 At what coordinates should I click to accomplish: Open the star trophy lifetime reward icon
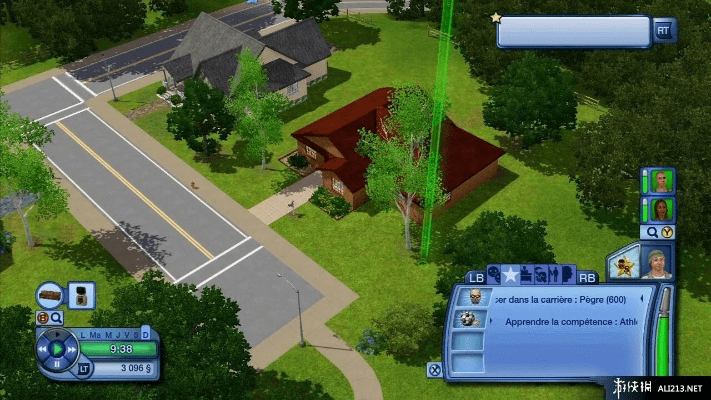(623, 264)
